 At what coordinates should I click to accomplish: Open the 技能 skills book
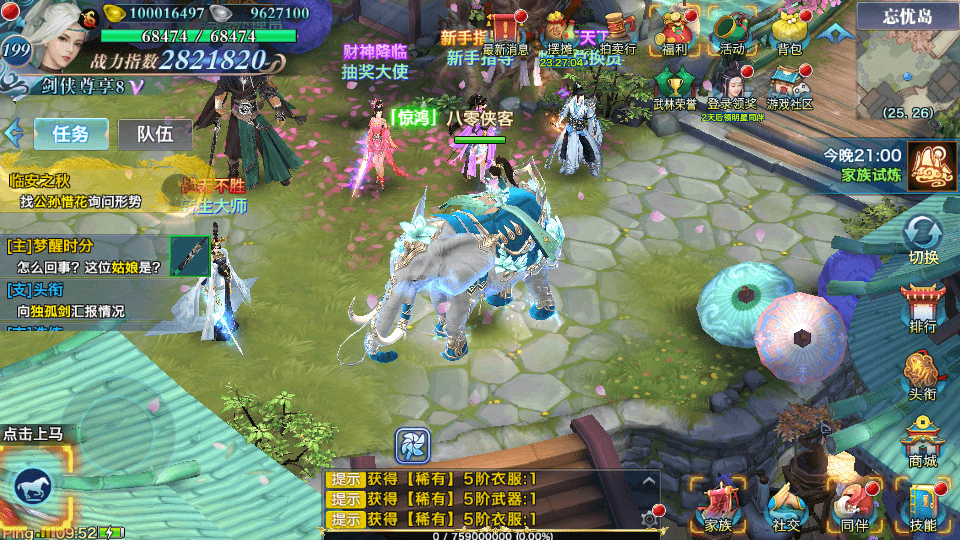(x=923, y=504)
